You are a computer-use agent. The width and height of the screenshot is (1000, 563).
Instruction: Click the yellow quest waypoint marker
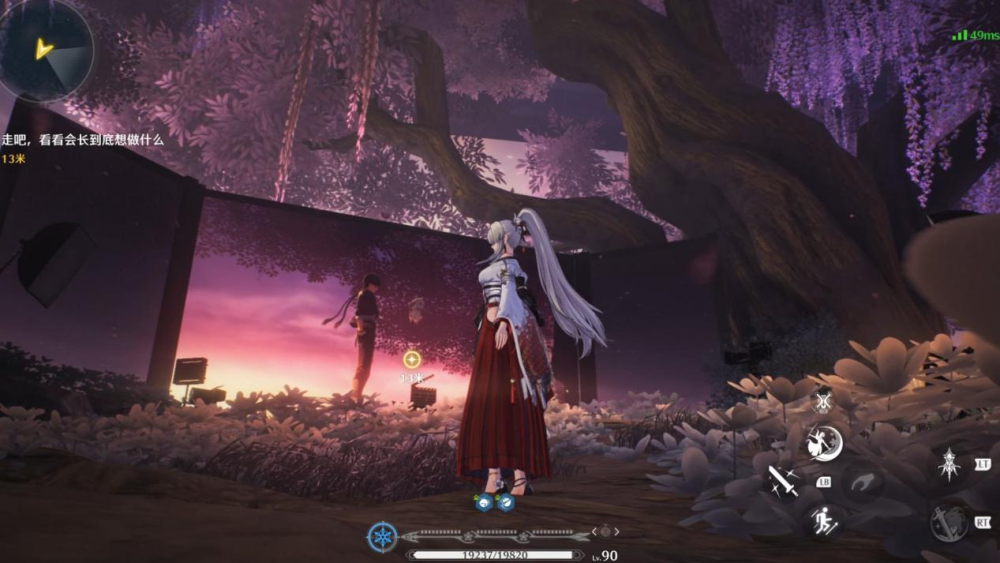click(411, 359)
